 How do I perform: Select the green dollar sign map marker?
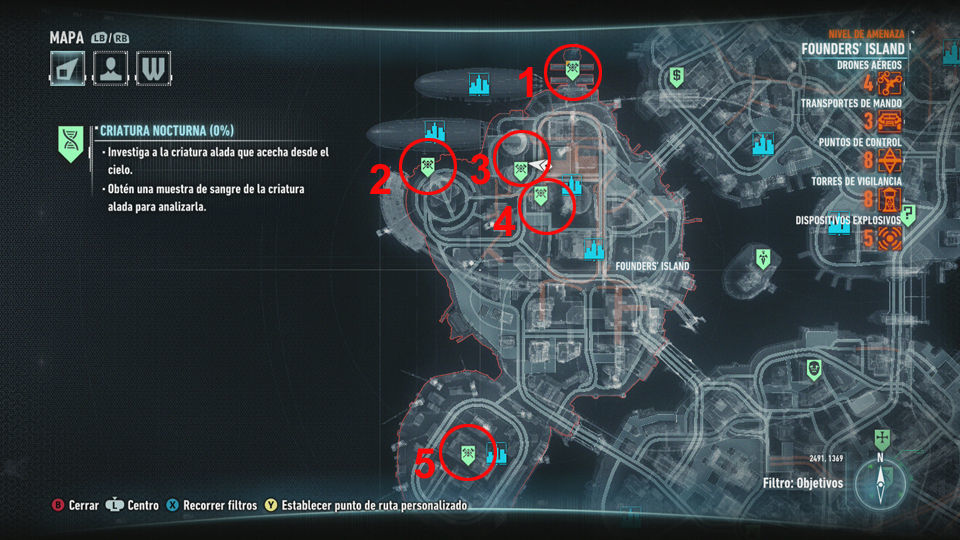677,75
